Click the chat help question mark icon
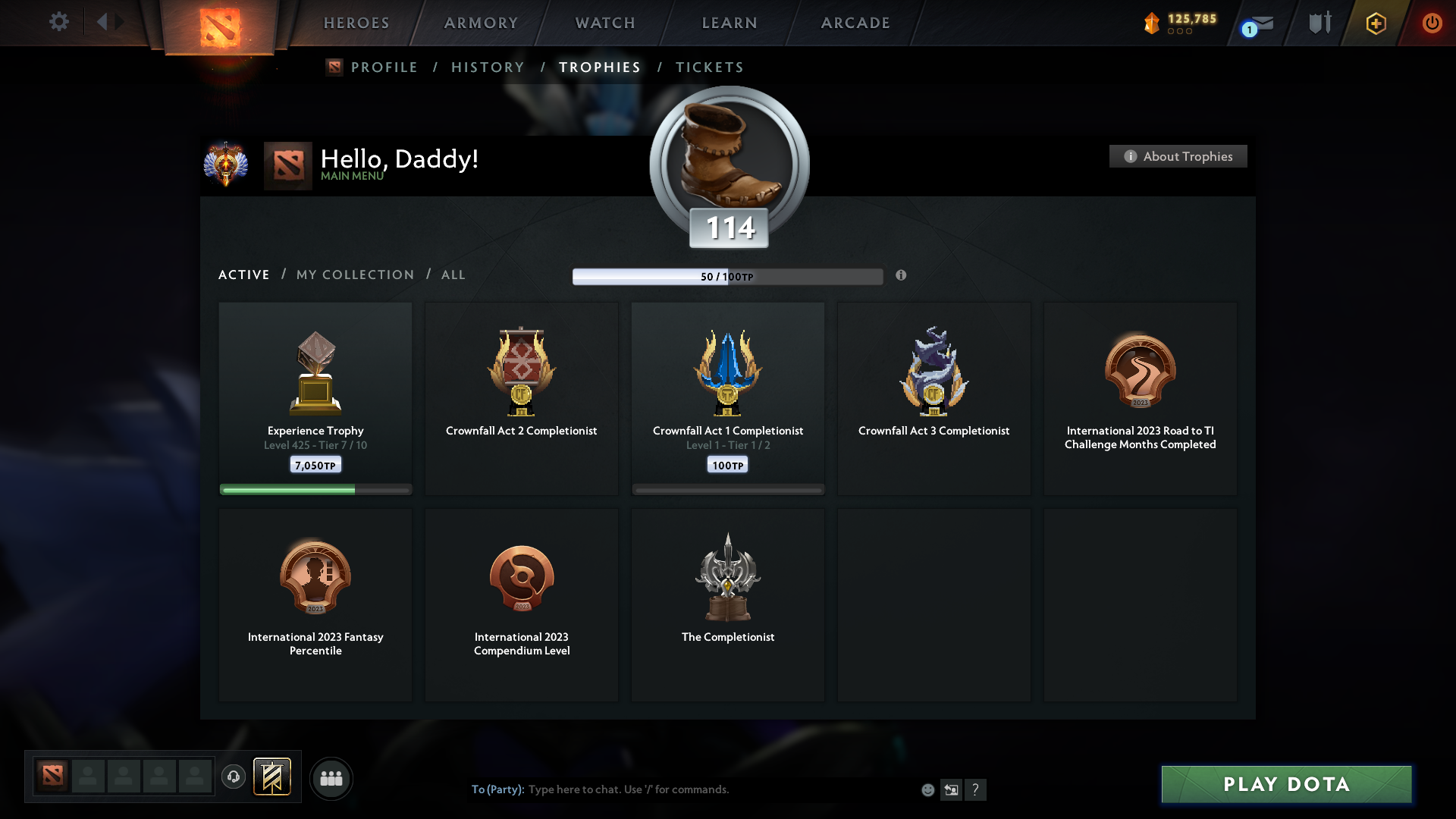This screenshot has height=819, width=1456. 977,789
